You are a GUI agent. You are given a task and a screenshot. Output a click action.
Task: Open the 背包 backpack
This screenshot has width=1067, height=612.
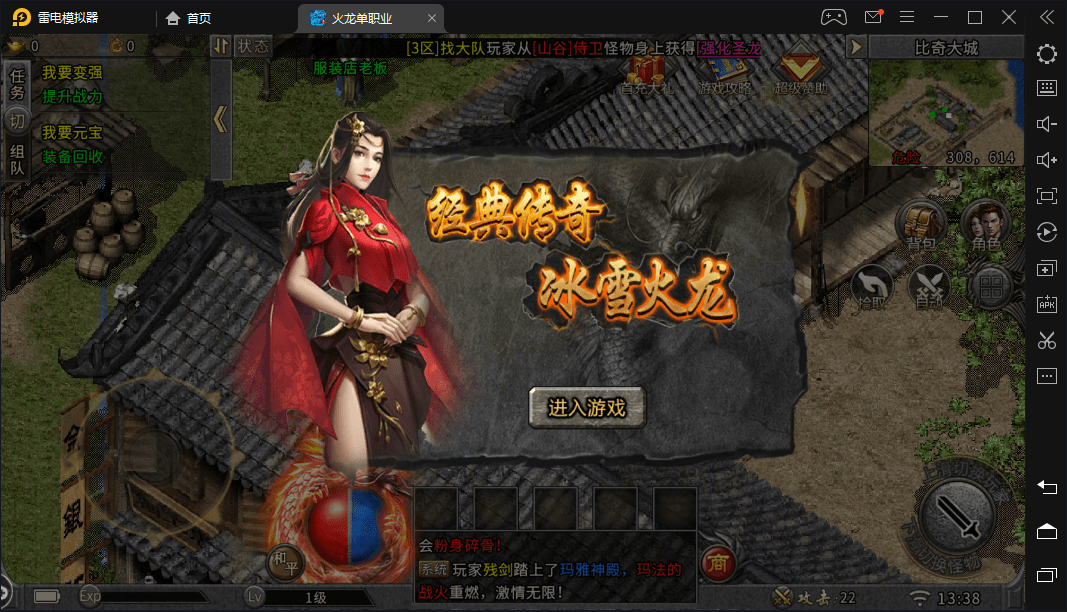click(921, 225)
